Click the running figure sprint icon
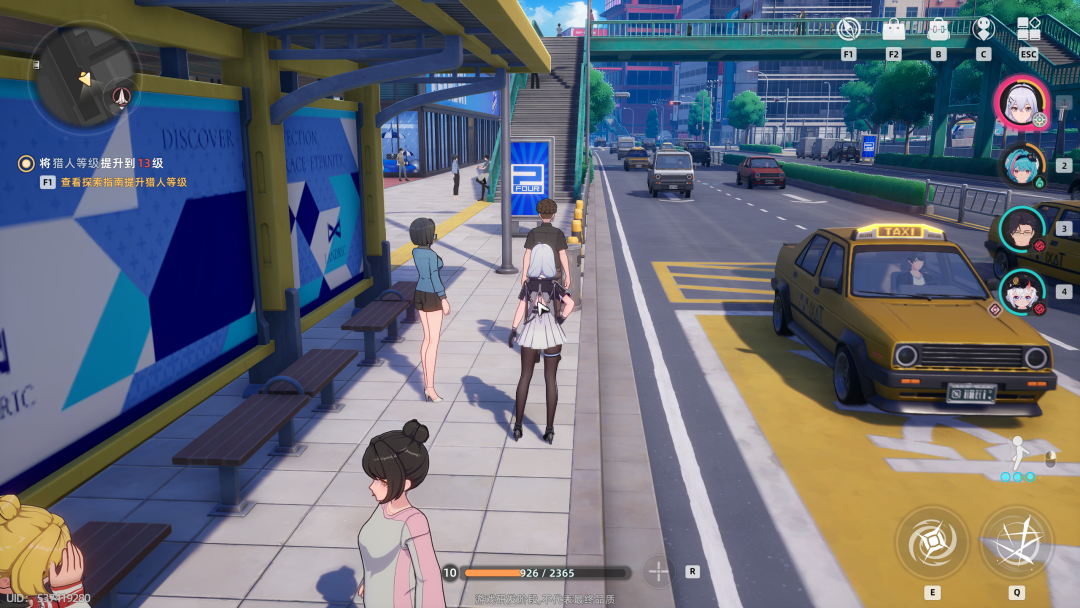Screen dimensions: 1080x608 tap(1018, 455)
